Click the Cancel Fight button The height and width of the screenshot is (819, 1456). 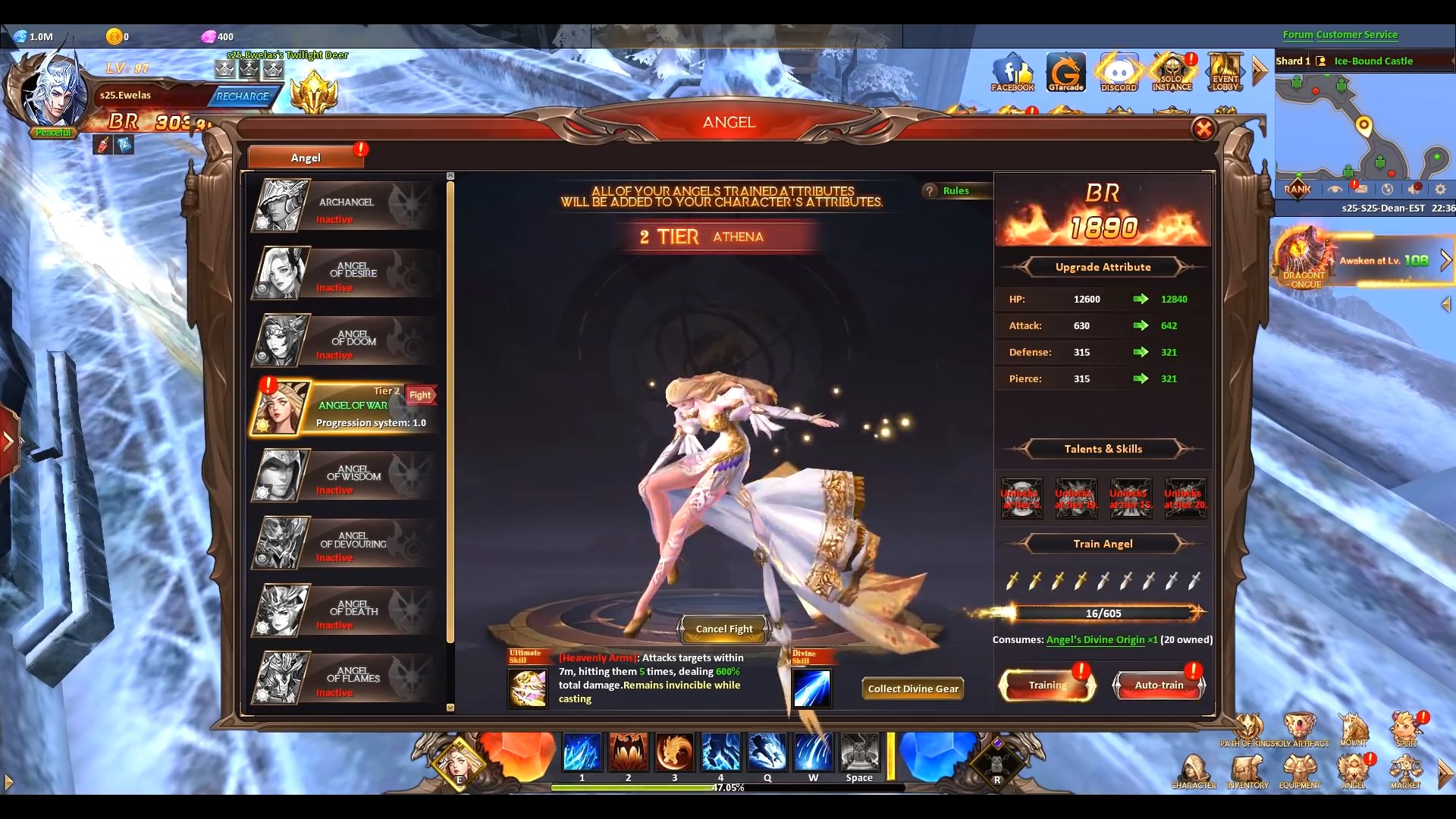723,629
